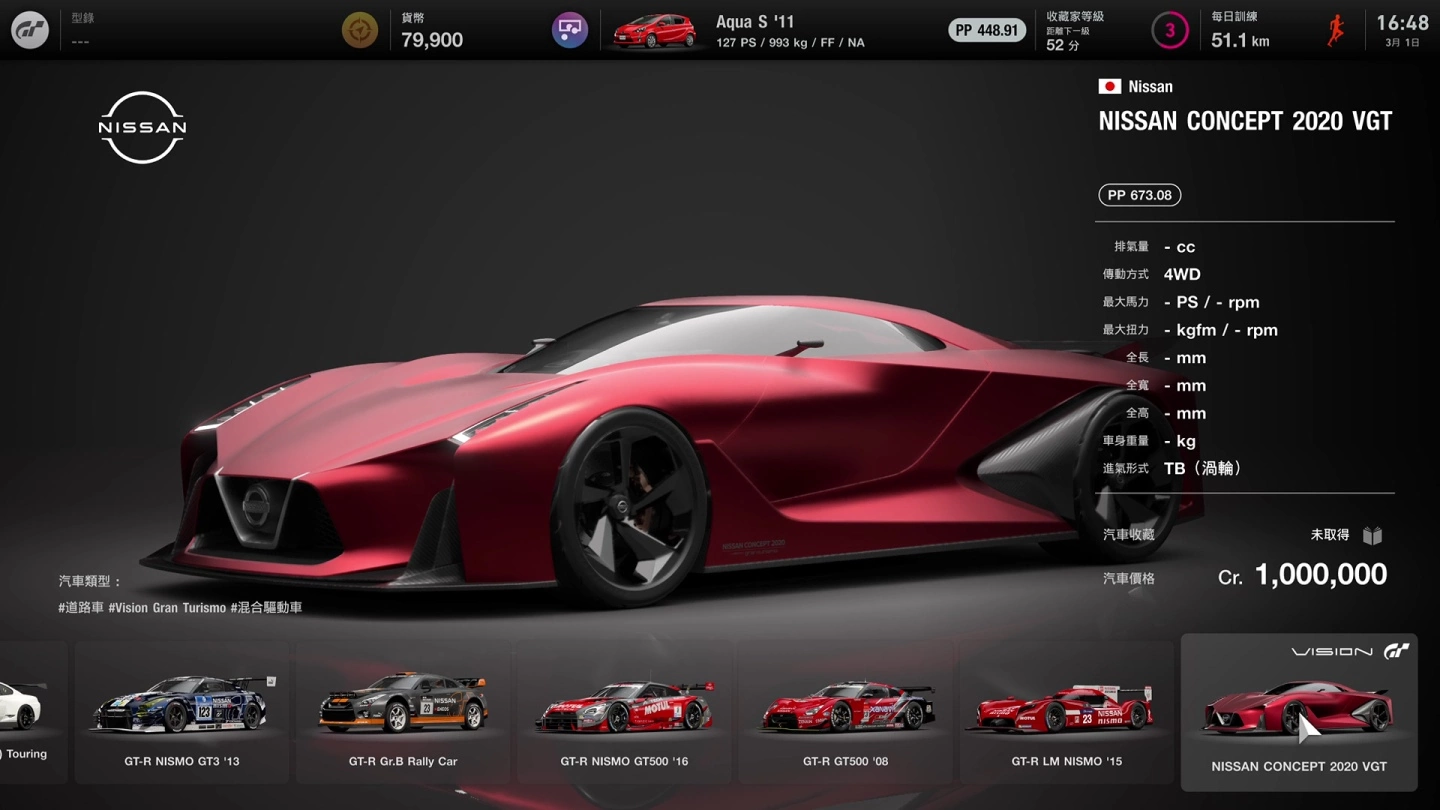The width and height of the screenshot is (1440, 810).
Task: Click the car collection book icon
Action: coord(1372,536)
